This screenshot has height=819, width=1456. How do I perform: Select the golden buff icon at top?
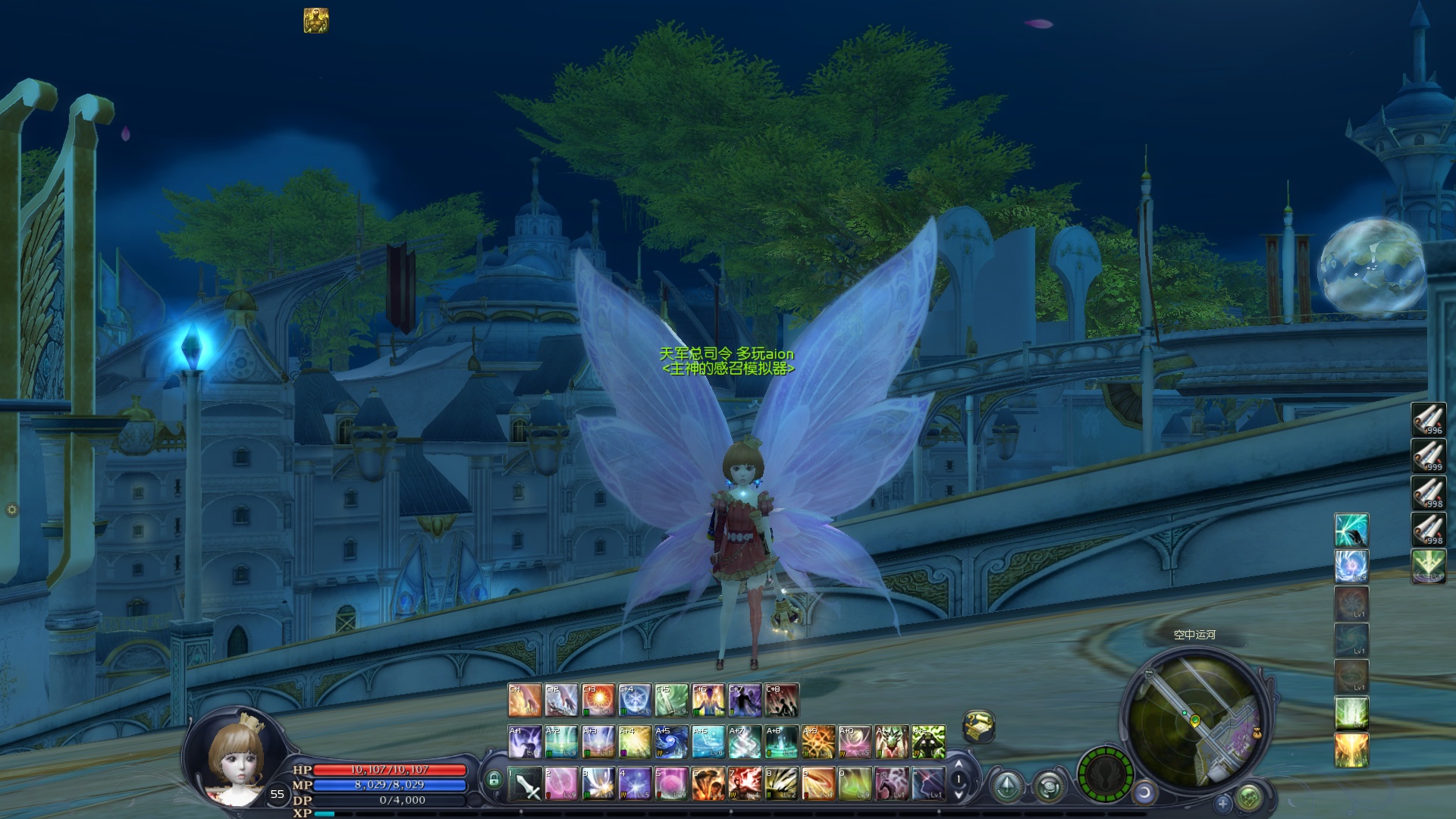pos(315,20)
